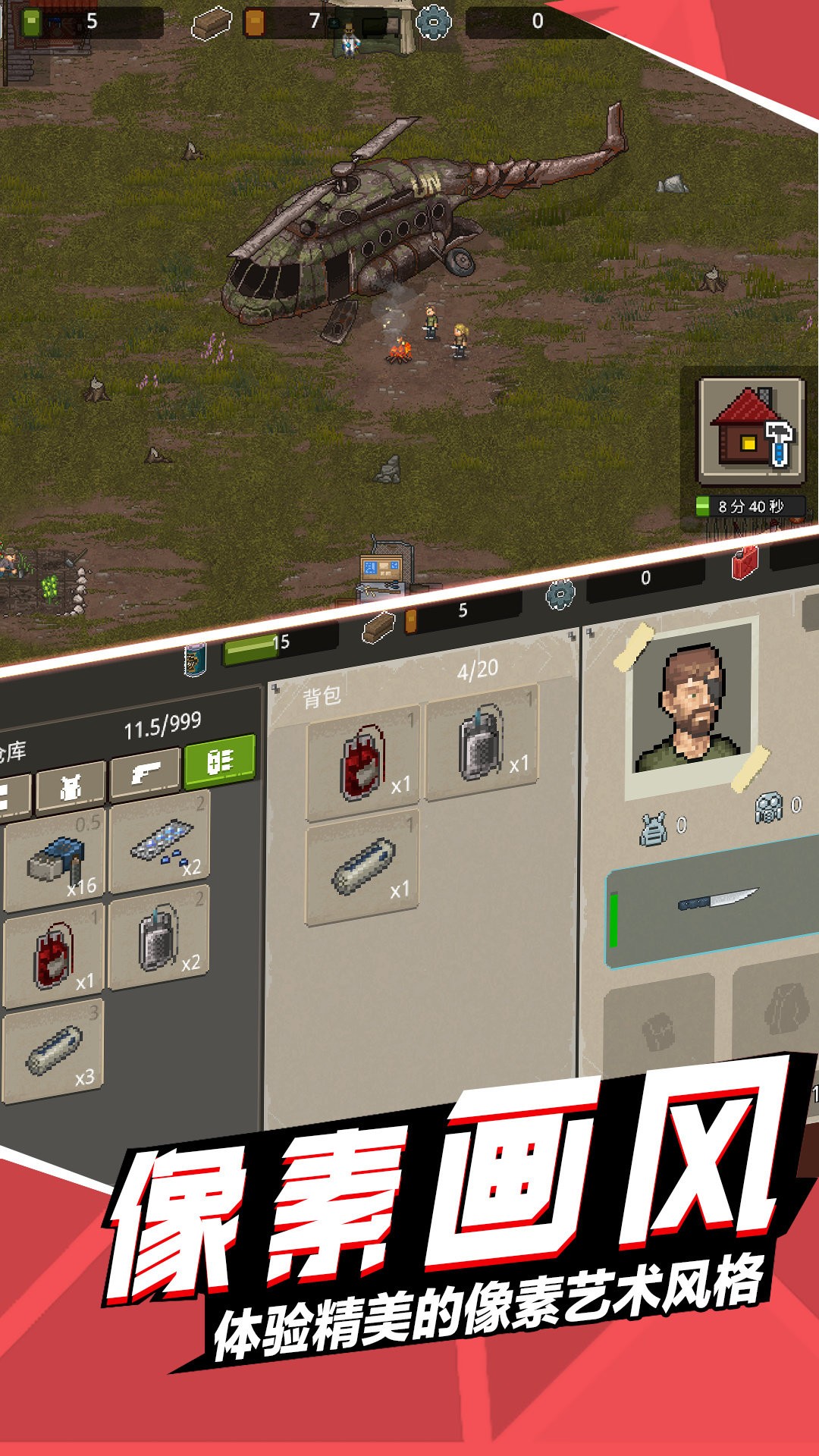Select the blood bag in the backpack
Viewport: 819px width, 1456px height.
click(x=362, y=764)
